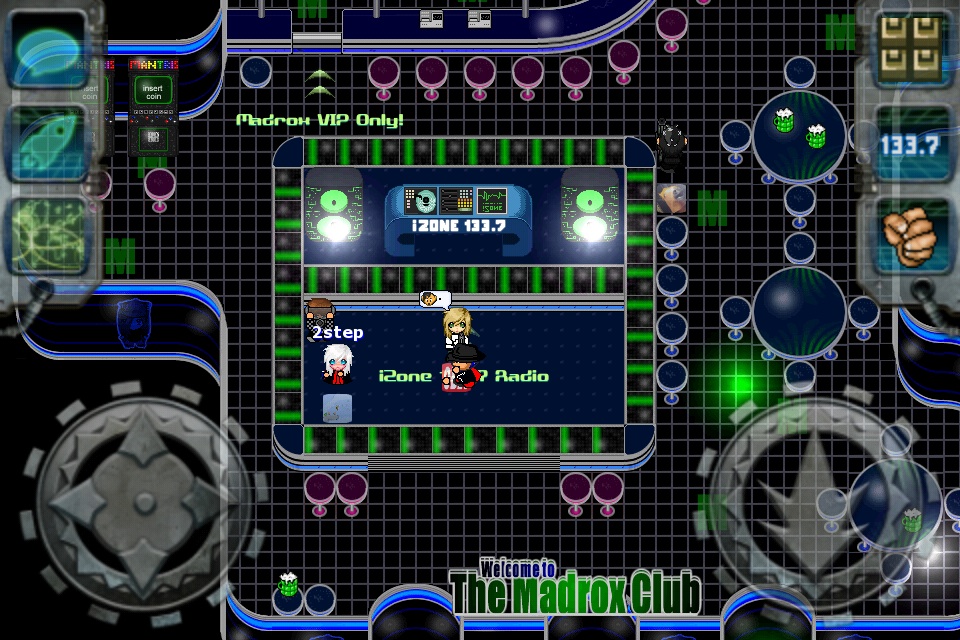The image size is (960, 640).
Task: Activate the fist grab button
Action: pyautogui.click(x=912, y=237)
